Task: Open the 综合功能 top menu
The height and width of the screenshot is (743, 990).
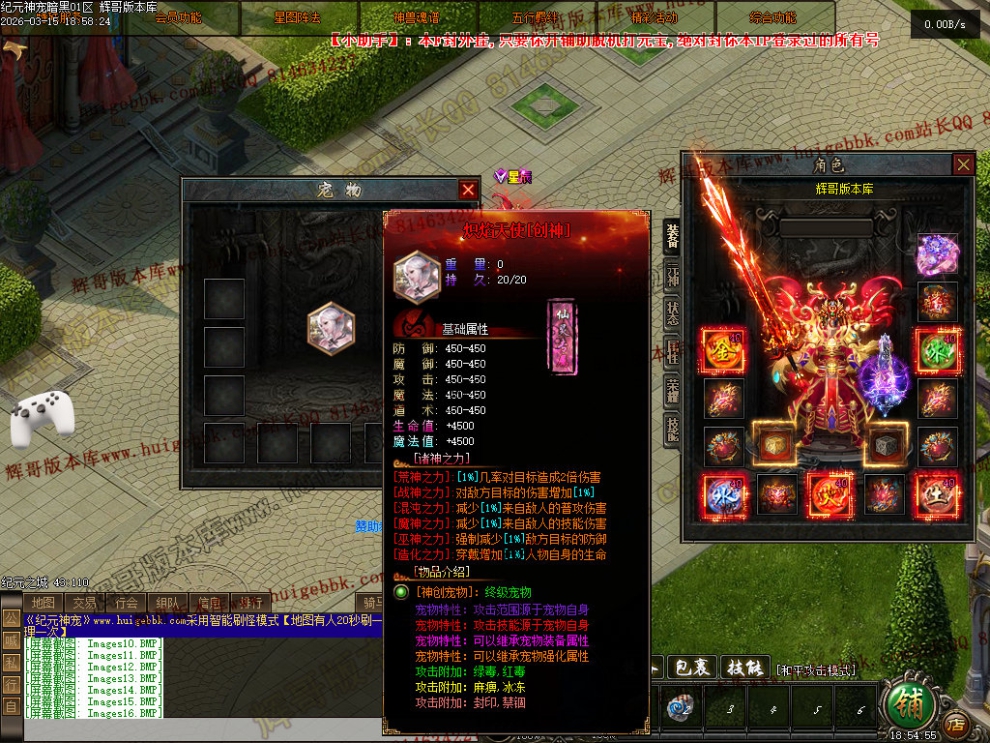Action: [772, 17]
